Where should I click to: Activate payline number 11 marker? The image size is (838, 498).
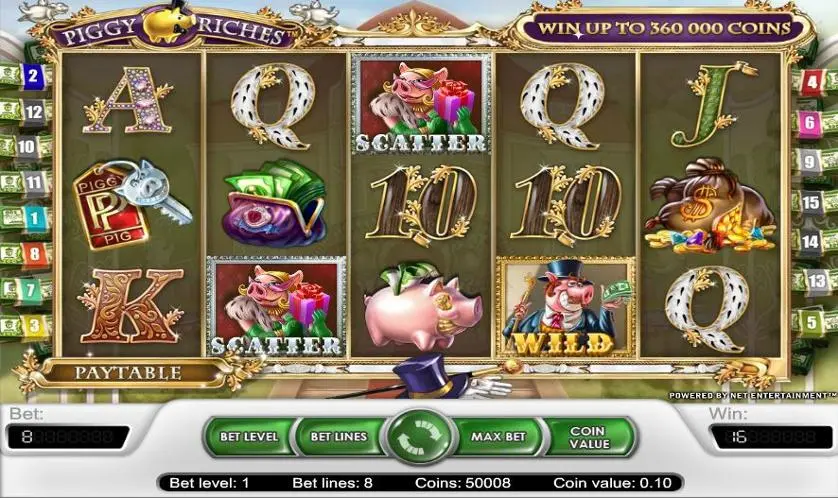pos(34,182)
